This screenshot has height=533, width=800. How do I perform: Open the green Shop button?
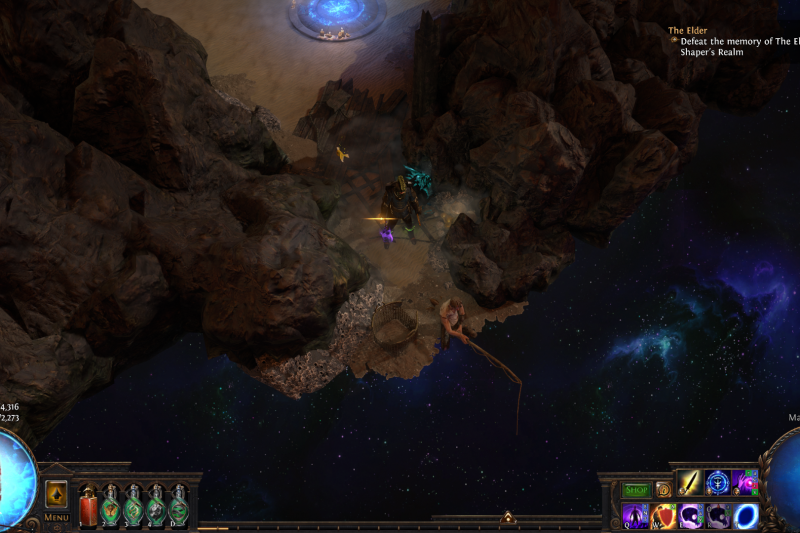636,490
